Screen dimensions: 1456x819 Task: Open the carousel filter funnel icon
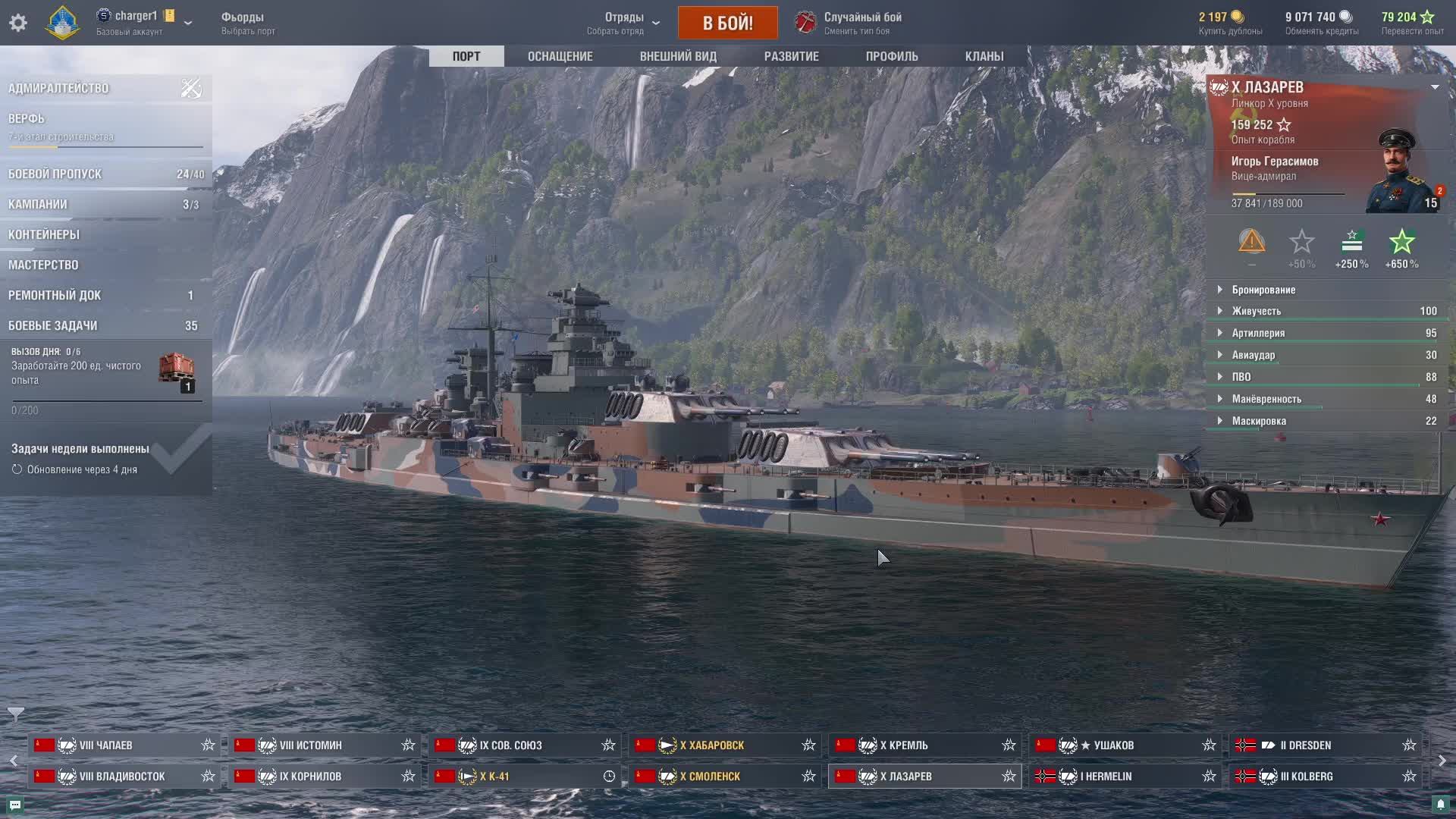(15, 714)
